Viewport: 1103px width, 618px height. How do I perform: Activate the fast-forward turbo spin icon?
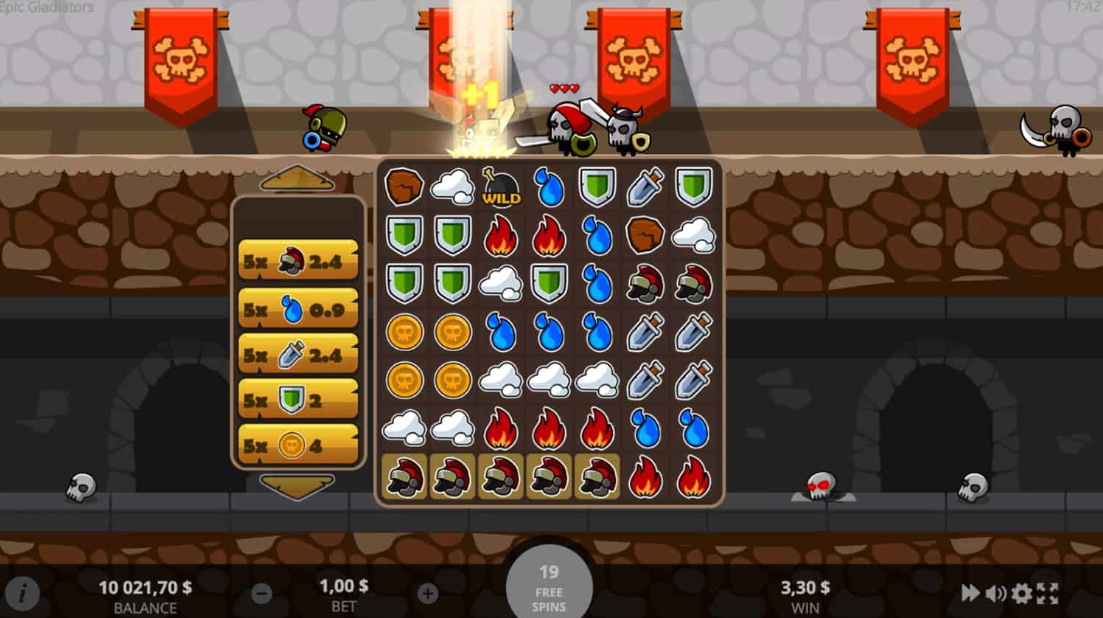pos(970,593)
